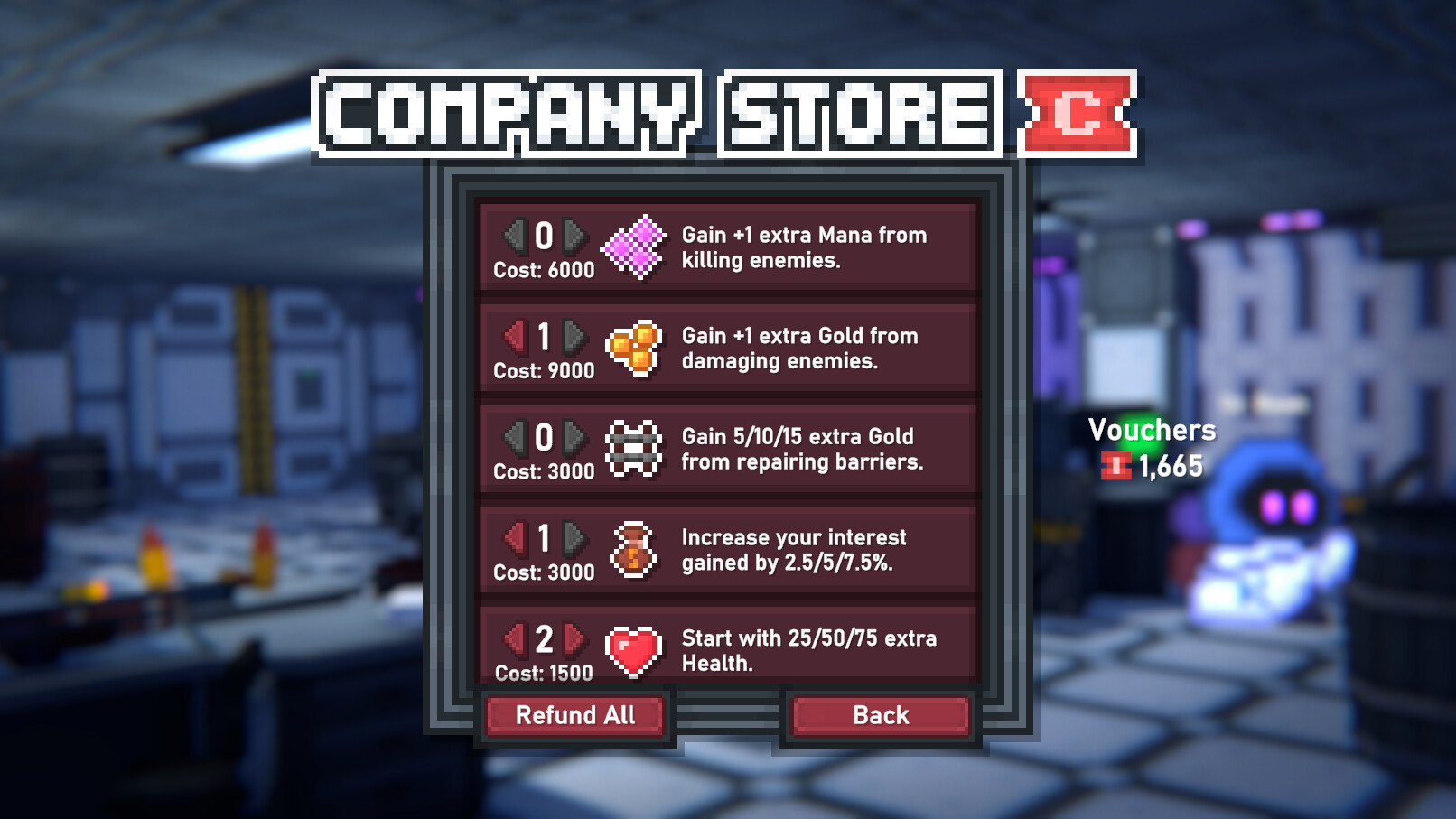Click the Vouchers label
Viewport: 1456px width, 819px height.
[x=1152, y=431]
